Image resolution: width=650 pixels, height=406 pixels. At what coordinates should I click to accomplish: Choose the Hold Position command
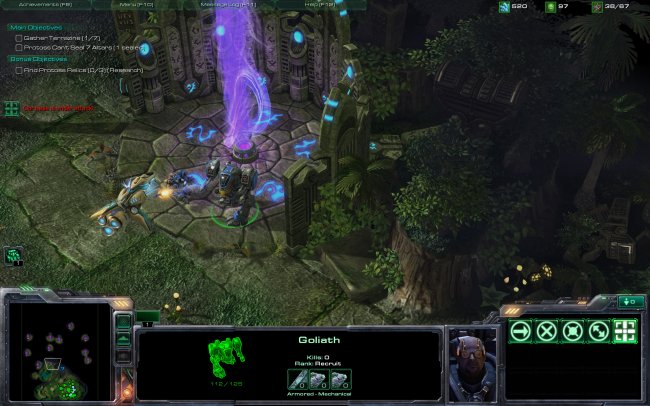pos(572,332)
